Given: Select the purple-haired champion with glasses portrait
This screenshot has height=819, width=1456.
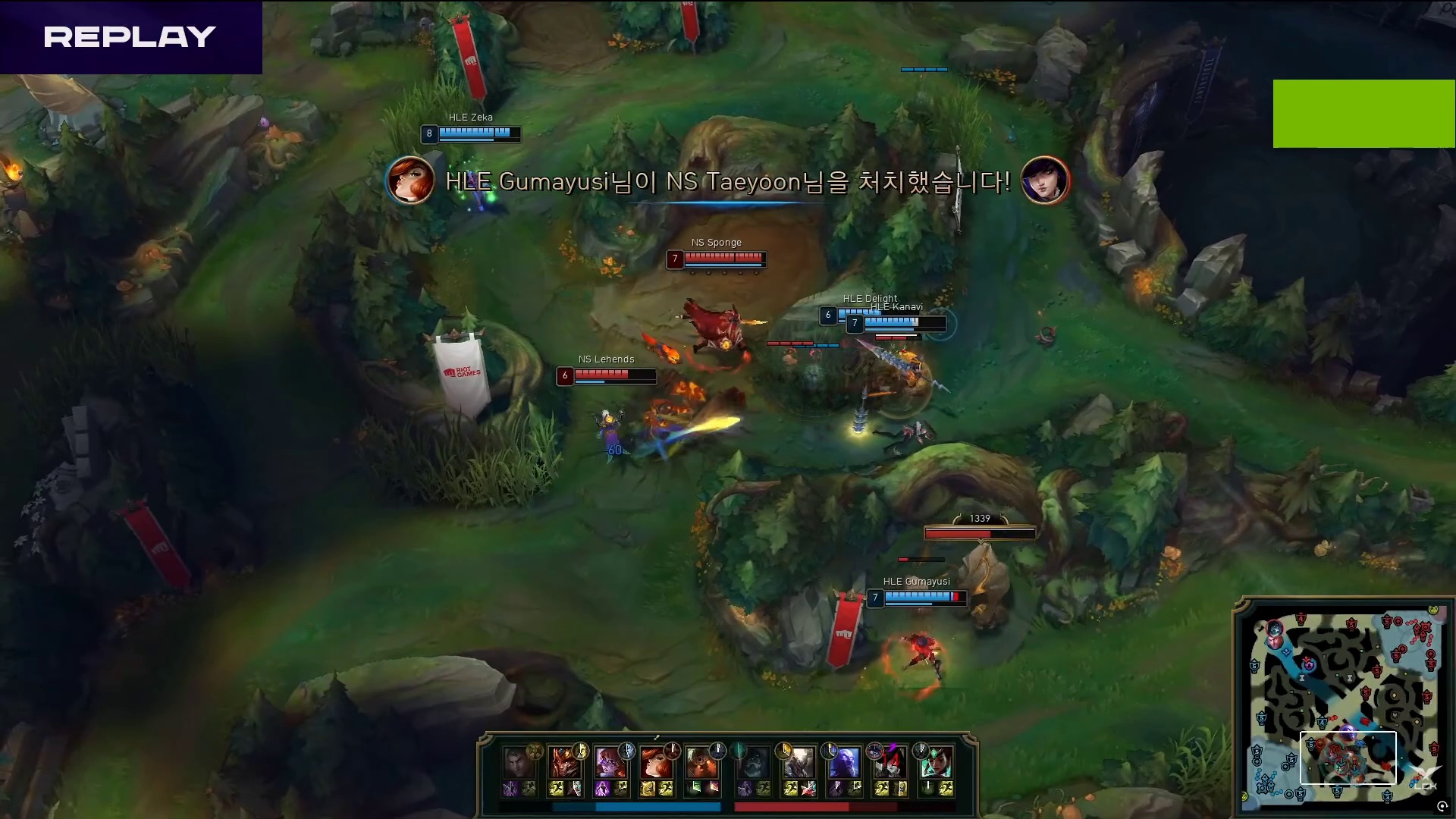Looking at the screenshot, I should tap(610, 763).
